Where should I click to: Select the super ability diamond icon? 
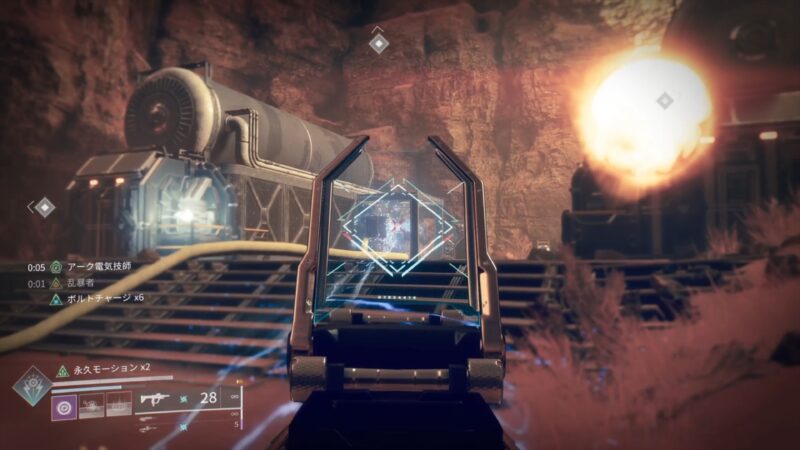[33, 386]
